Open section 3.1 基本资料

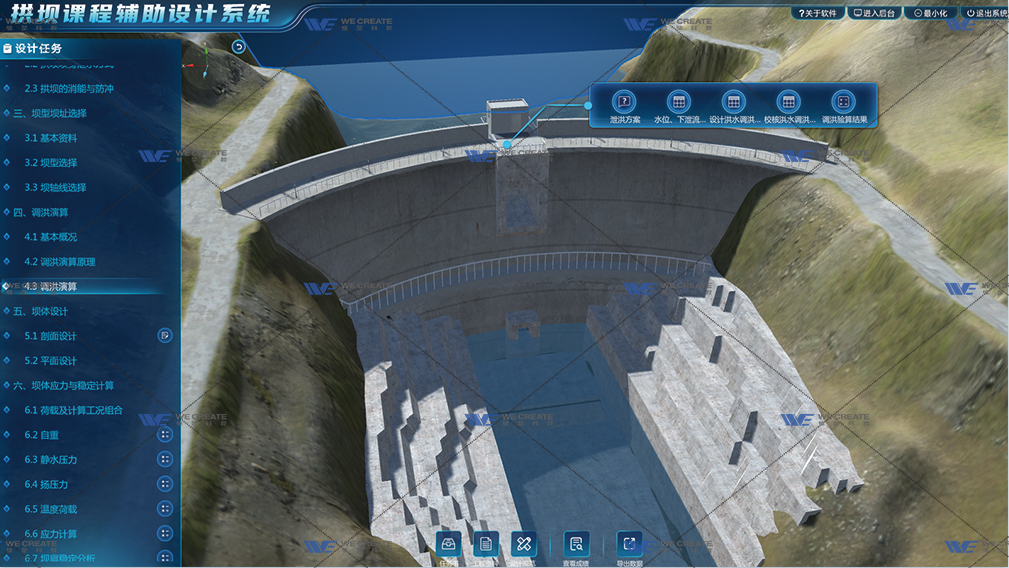pyautogui.click(x=51, y=138)
